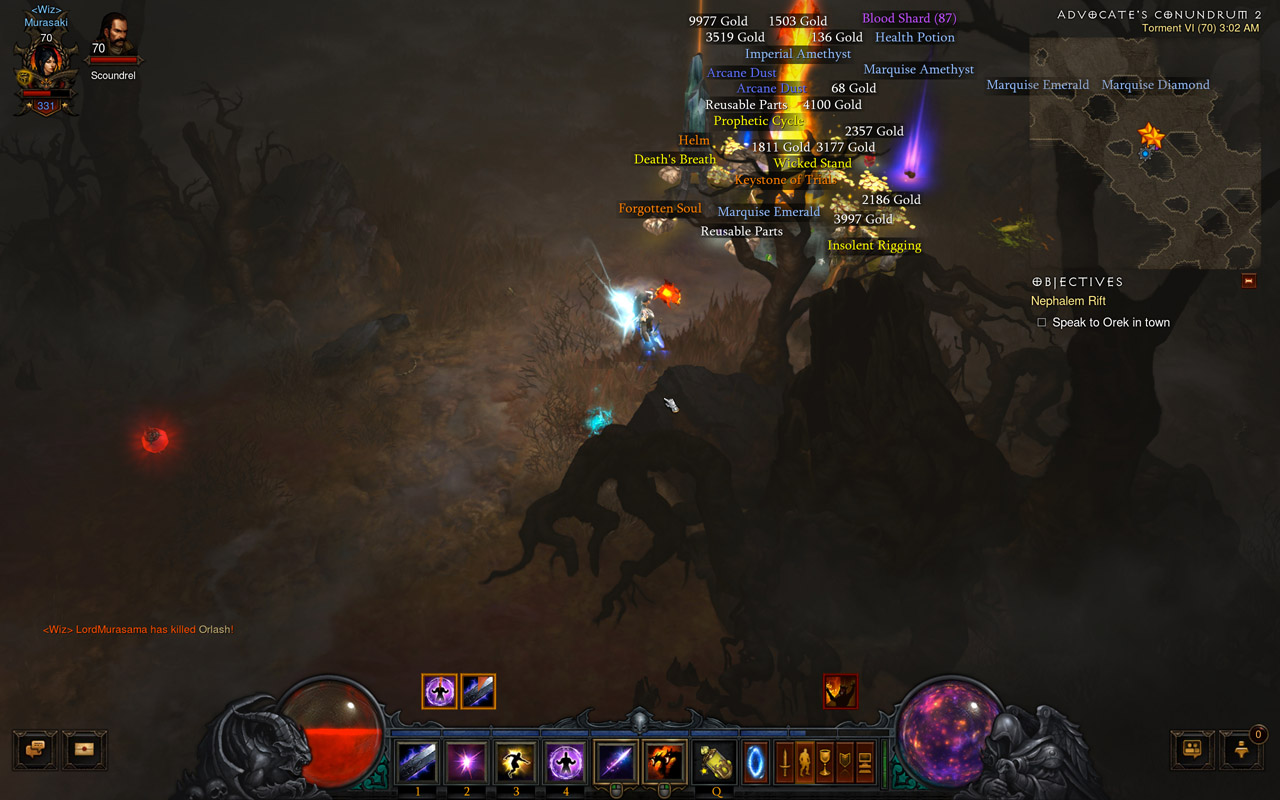
Task: Select the Hydra right-mouse skill slot
Action: coord(664,764)
